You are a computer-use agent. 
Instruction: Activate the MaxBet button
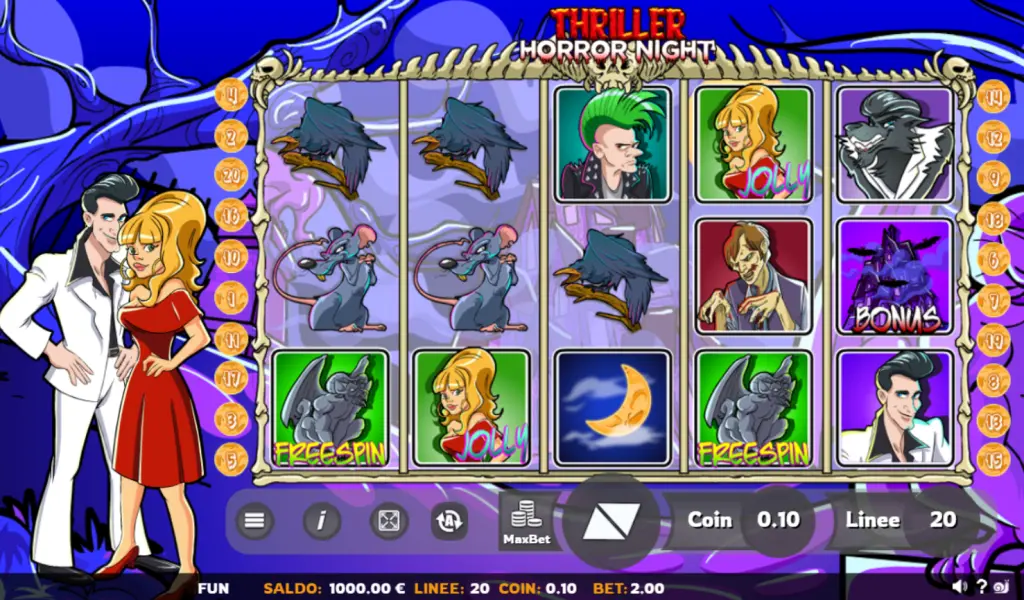pyautogui.click(x=528, y=521)
